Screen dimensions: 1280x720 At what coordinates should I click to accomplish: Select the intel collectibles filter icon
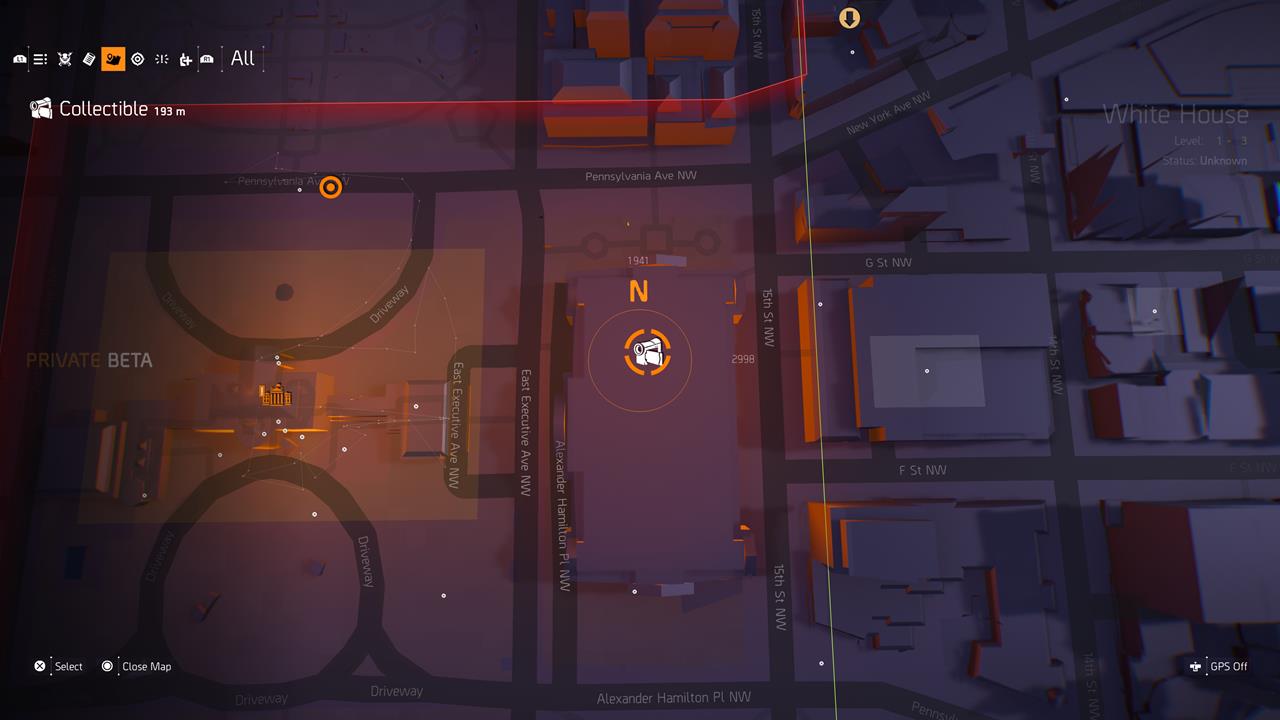tap(88, 58)
